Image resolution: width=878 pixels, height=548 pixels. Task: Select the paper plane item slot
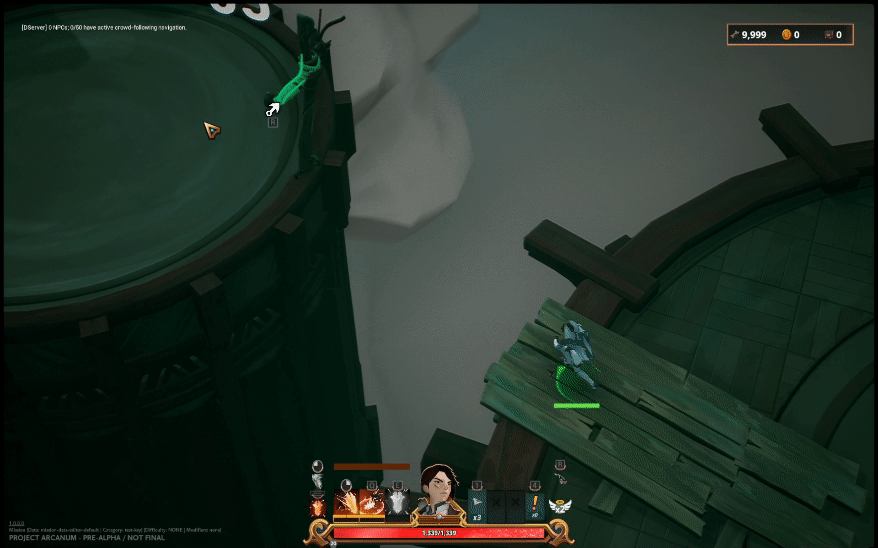pos(477,503)
